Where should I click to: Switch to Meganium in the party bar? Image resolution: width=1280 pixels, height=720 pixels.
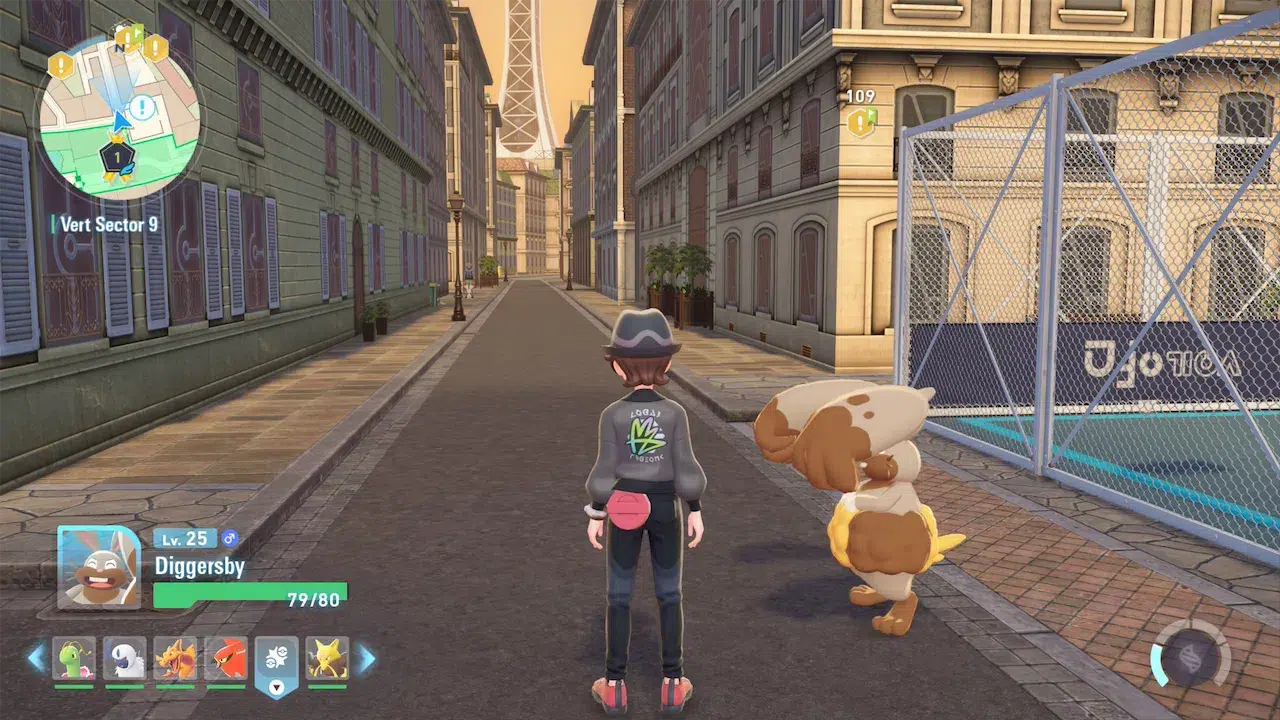pyautogui.click(x=74, y=658)
